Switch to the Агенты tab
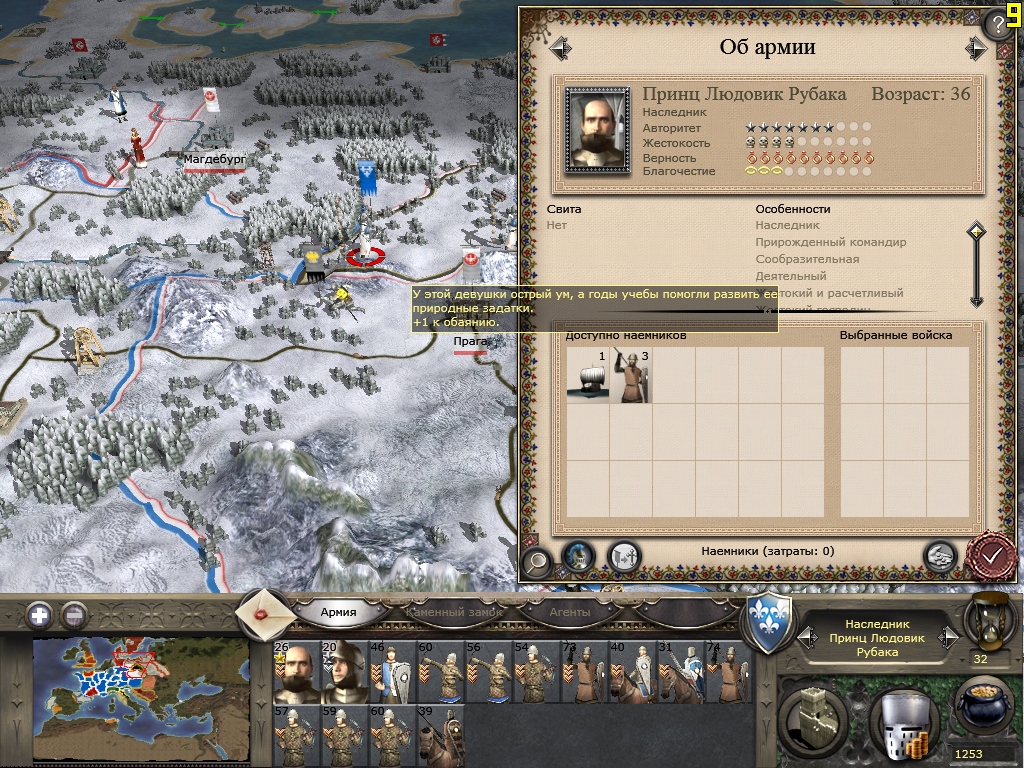 pyautogui.click(x=570, y=612)
